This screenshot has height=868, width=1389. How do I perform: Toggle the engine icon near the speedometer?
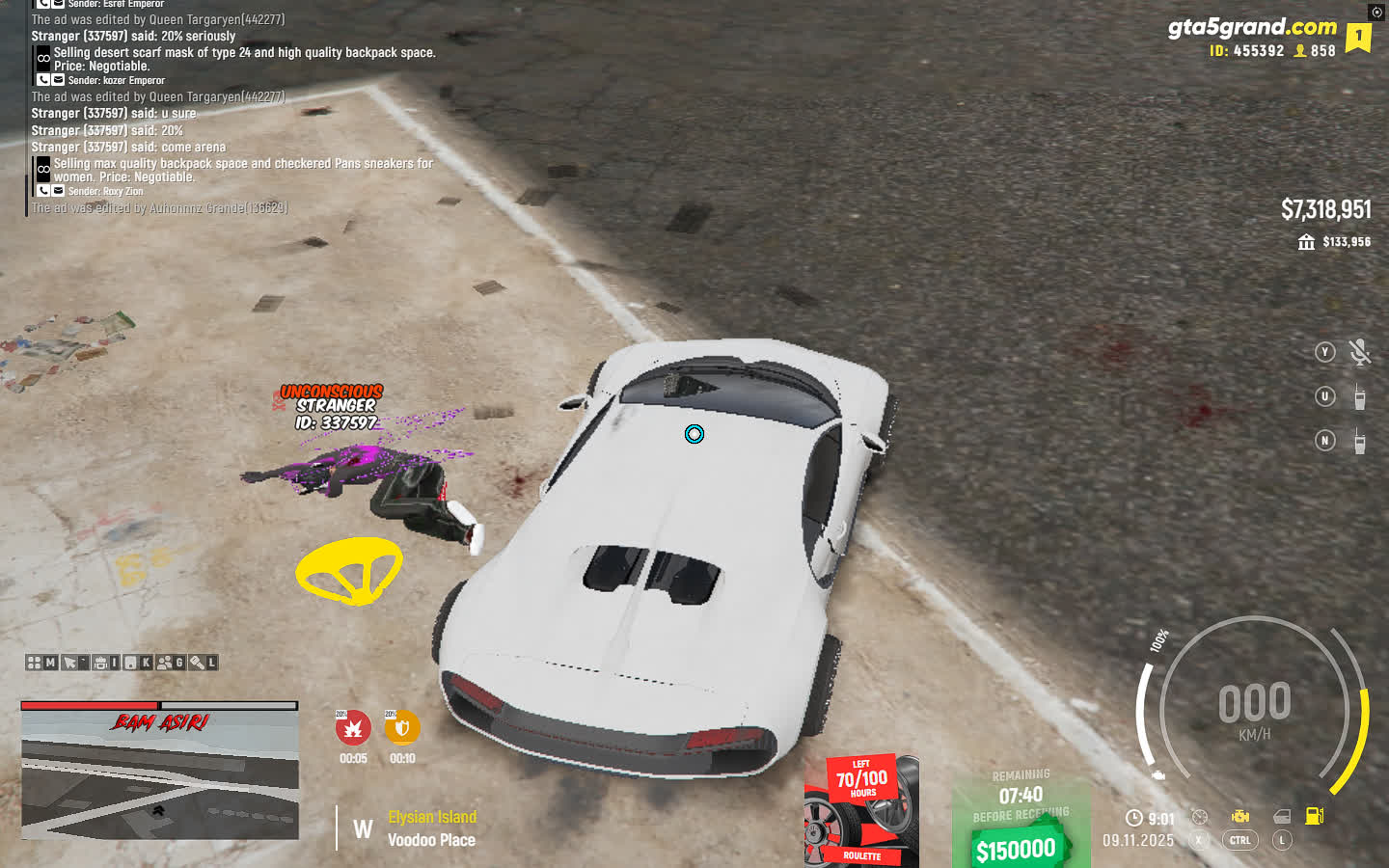pos(1240,817)
